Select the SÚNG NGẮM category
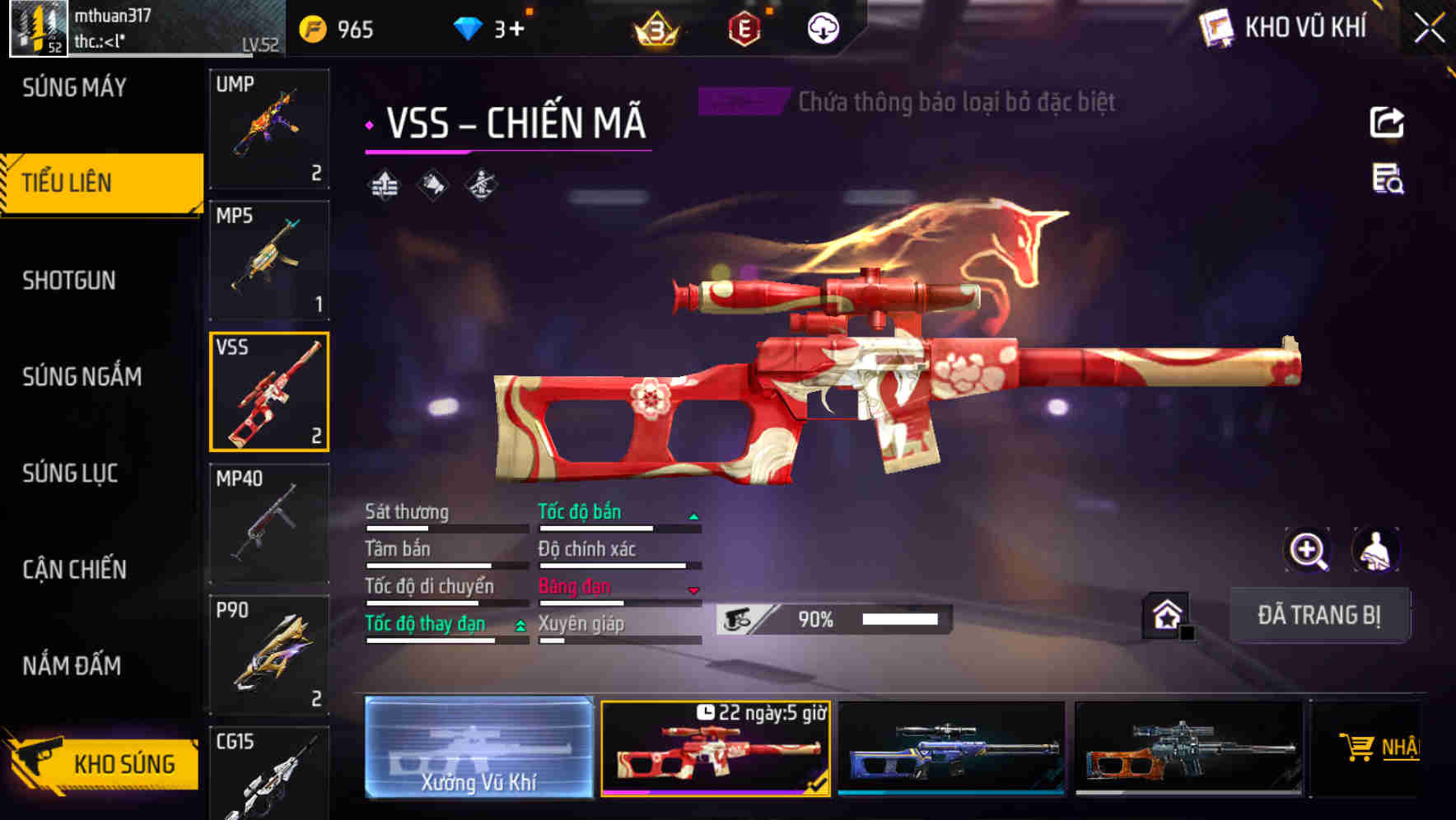The height and width of the screenshot is (820, 1456). tap(82, 377)
